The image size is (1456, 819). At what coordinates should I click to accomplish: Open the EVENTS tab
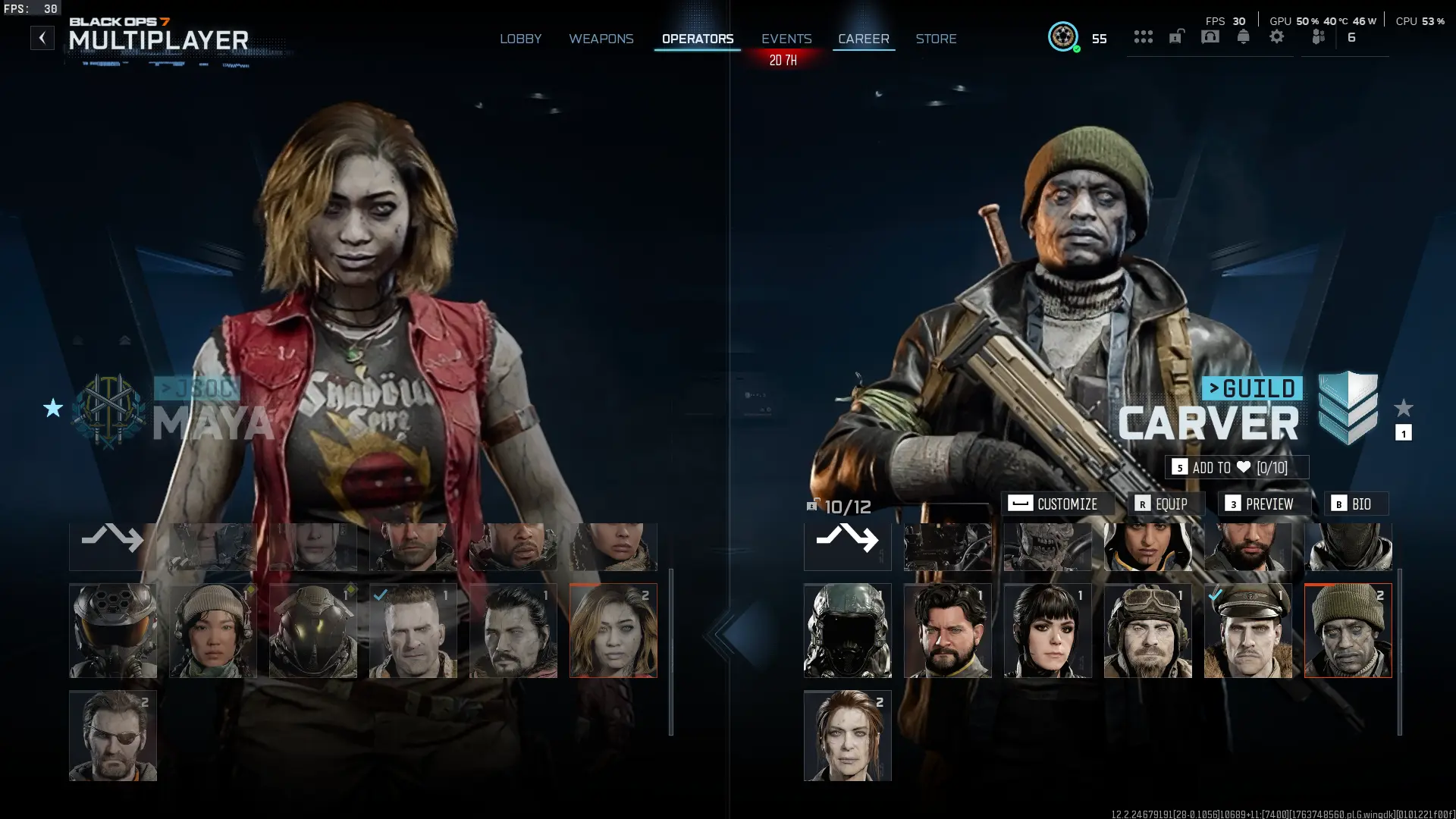coord(786,38)
